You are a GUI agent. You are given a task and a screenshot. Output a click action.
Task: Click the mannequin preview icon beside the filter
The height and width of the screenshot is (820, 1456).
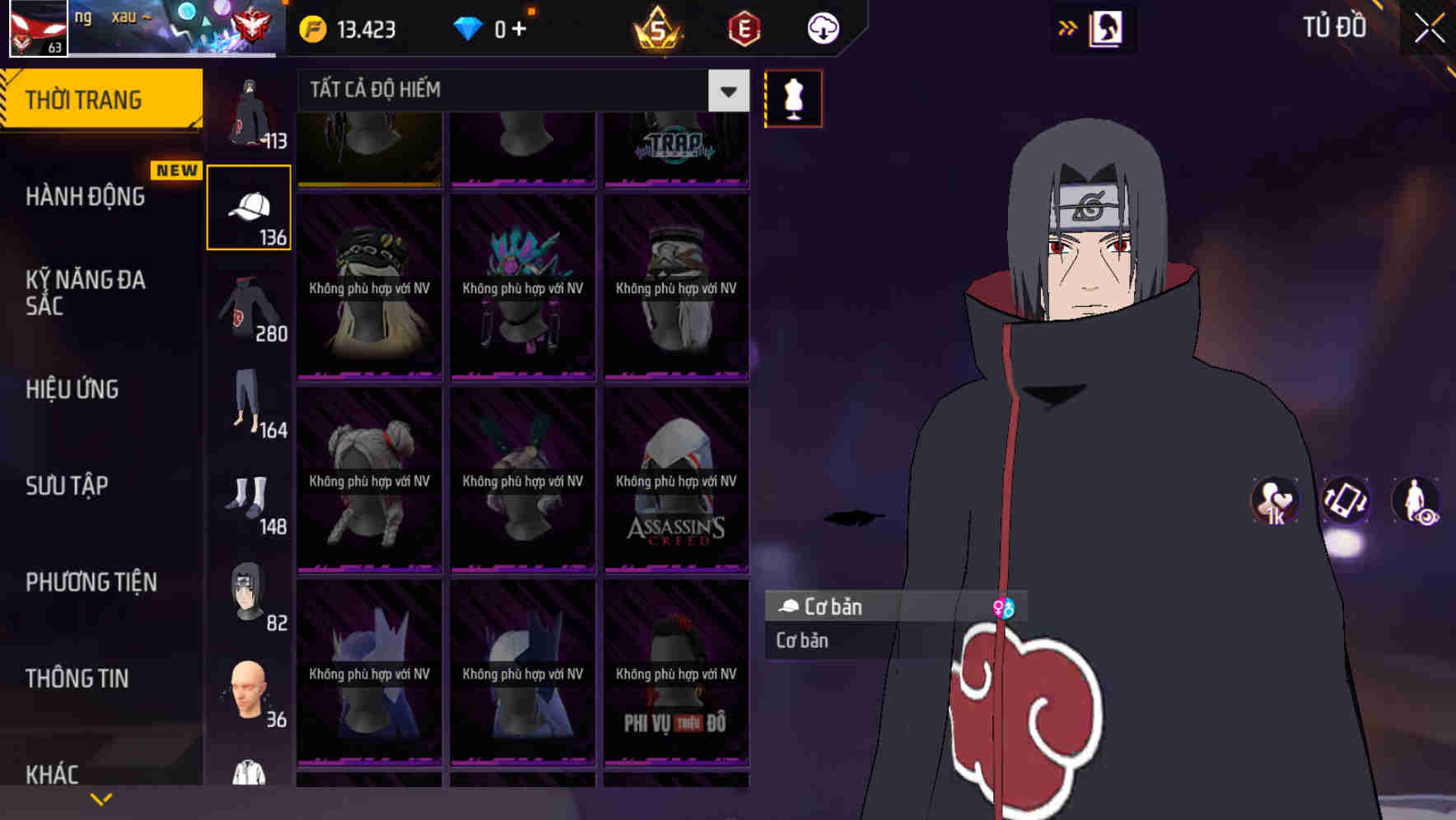pos(793,98)
